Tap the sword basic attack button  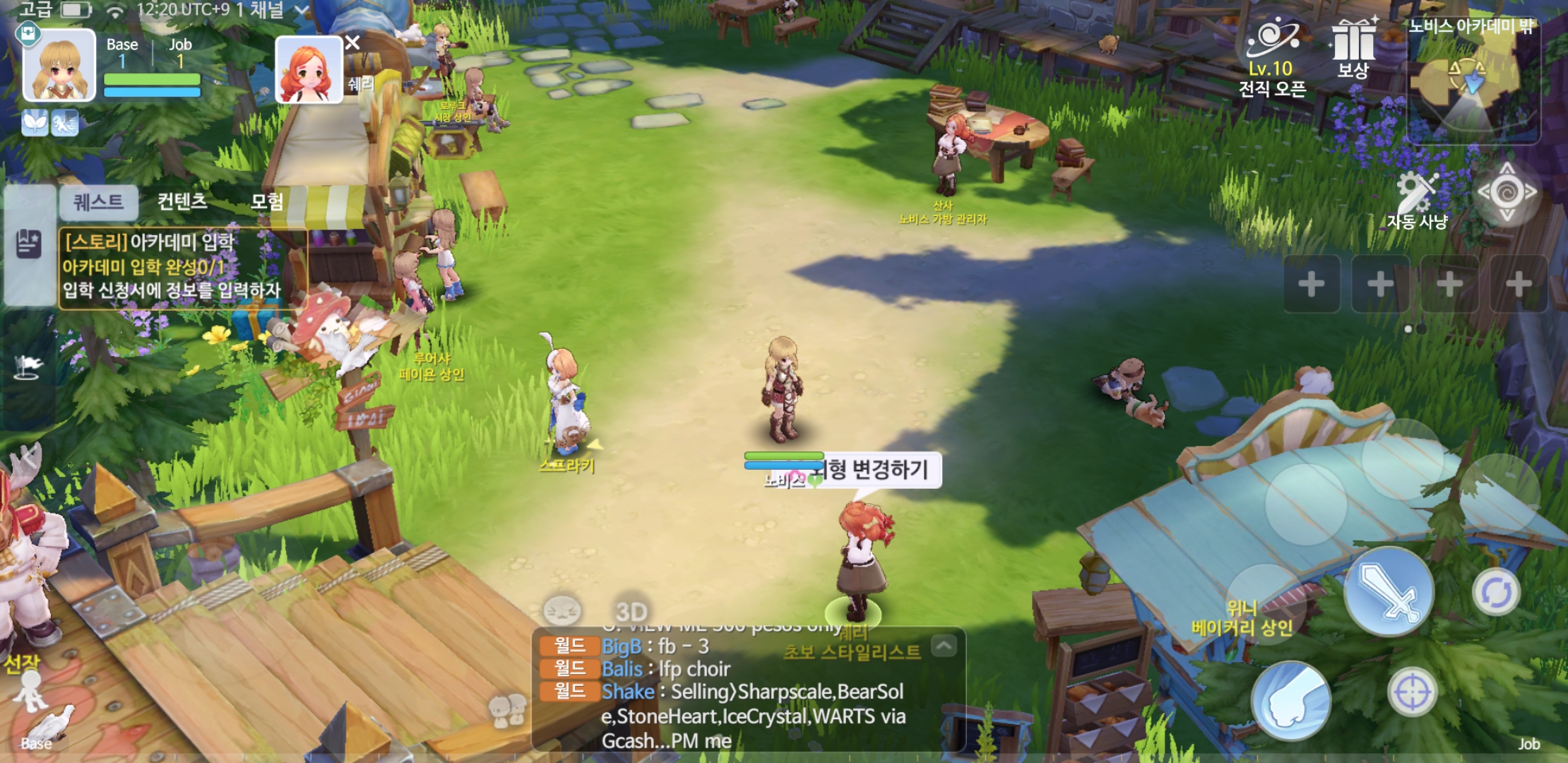point(1389,591)
